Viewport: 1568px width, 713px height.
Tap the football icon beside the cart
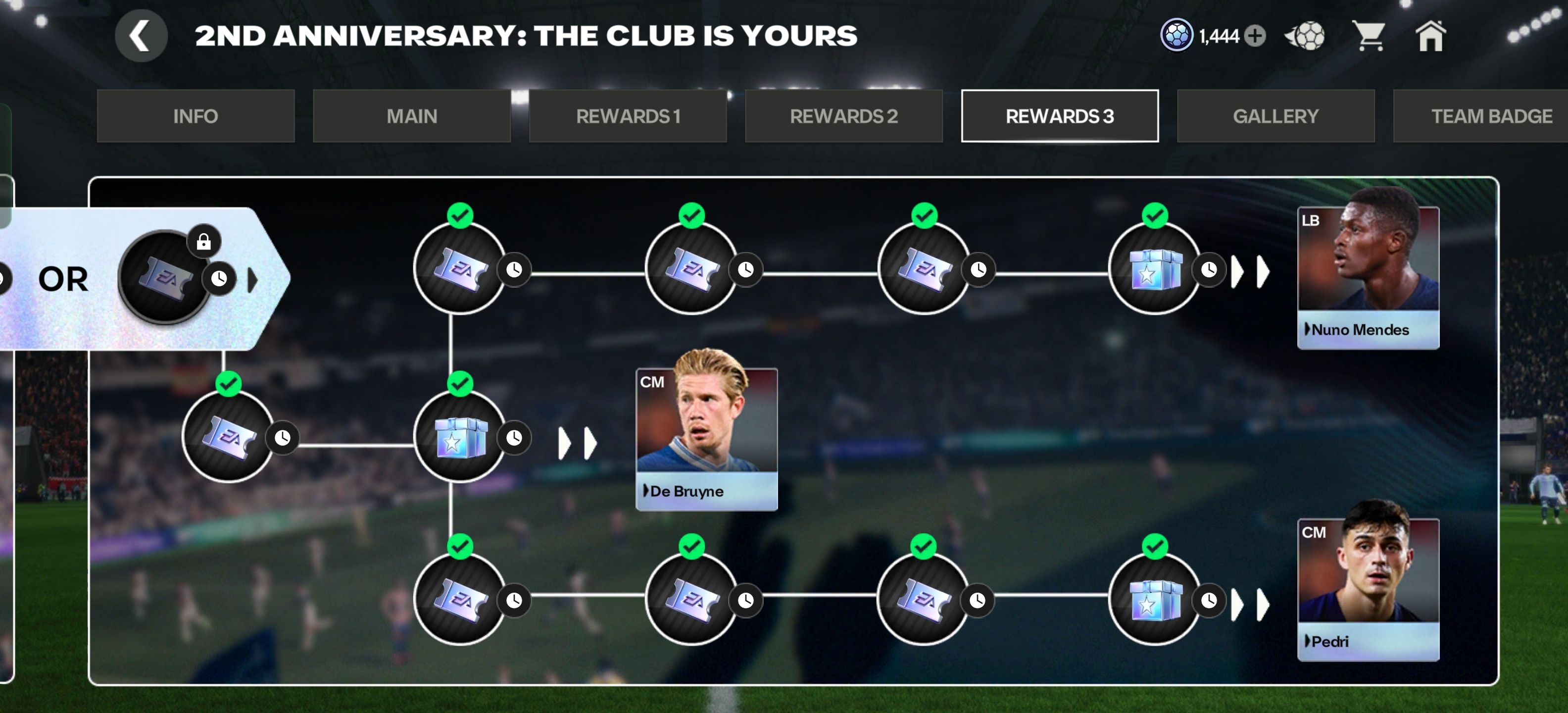[x=1305, y=37]
